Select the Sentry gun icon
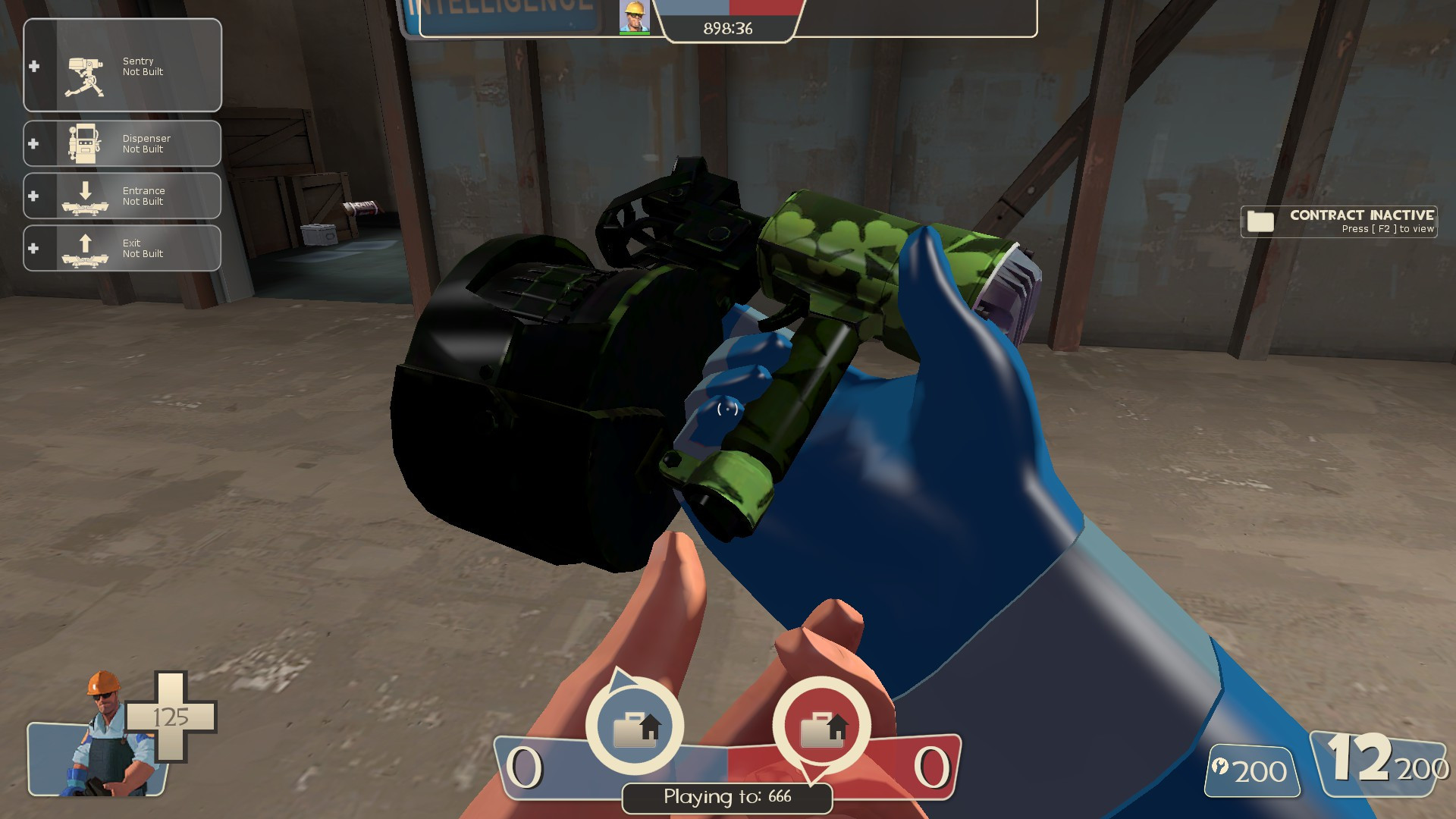The height and width of the screenshot is (819, 1456). [x=85, y=67]
